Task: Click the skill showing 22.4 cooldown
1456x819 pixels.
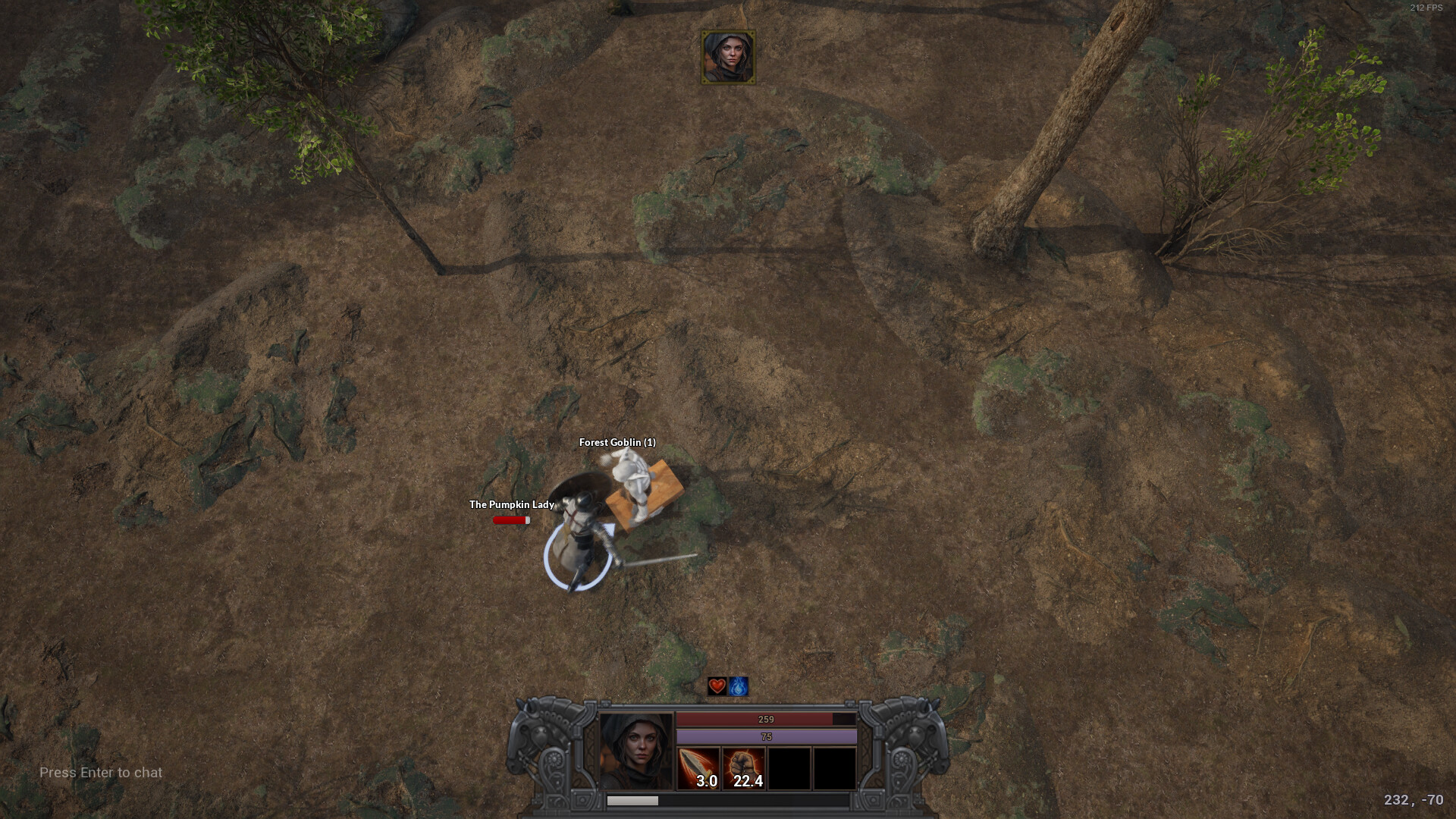Action: click(744, 768)
